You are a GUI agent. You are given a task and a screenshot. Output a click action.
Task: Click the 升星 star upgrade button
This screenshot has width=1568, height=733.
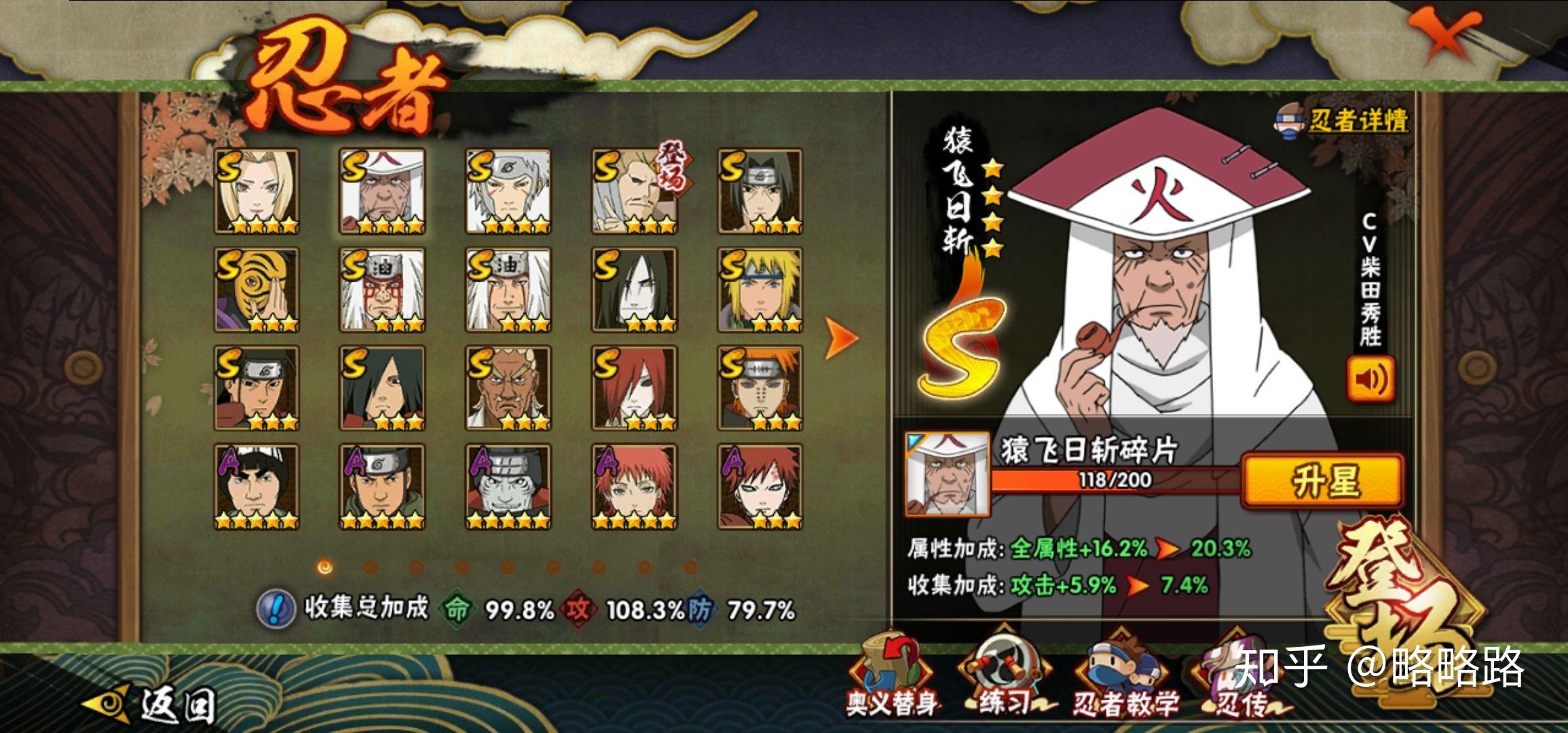coord(1322,481)
